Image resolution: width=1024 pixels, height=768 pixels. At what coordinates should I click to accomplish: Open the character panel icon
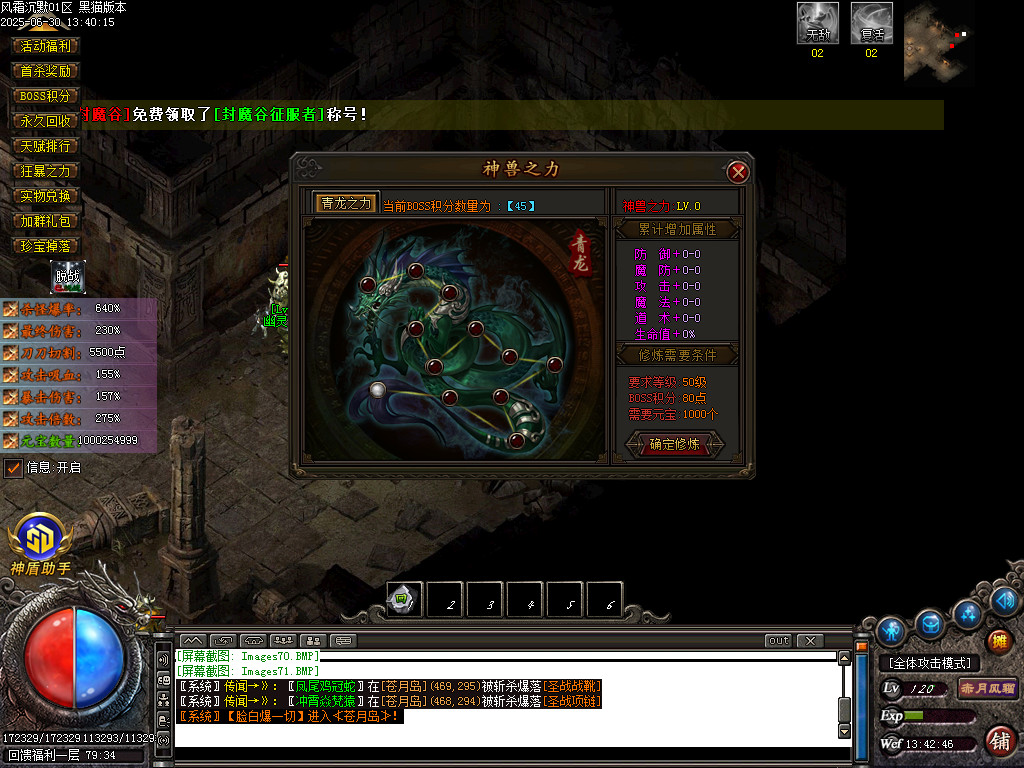click(890, 631)
